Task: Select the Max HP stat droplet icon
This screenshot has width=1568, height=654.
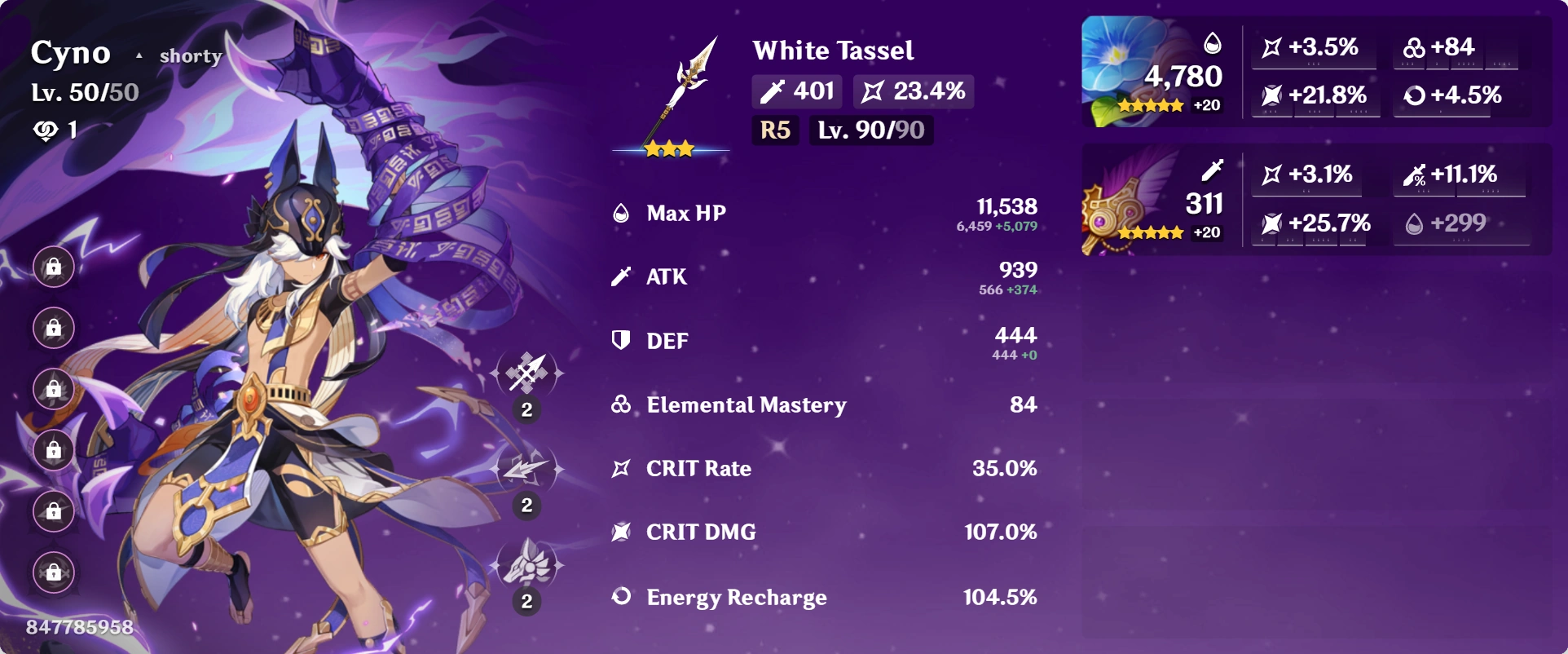Action: coord(621,212)
